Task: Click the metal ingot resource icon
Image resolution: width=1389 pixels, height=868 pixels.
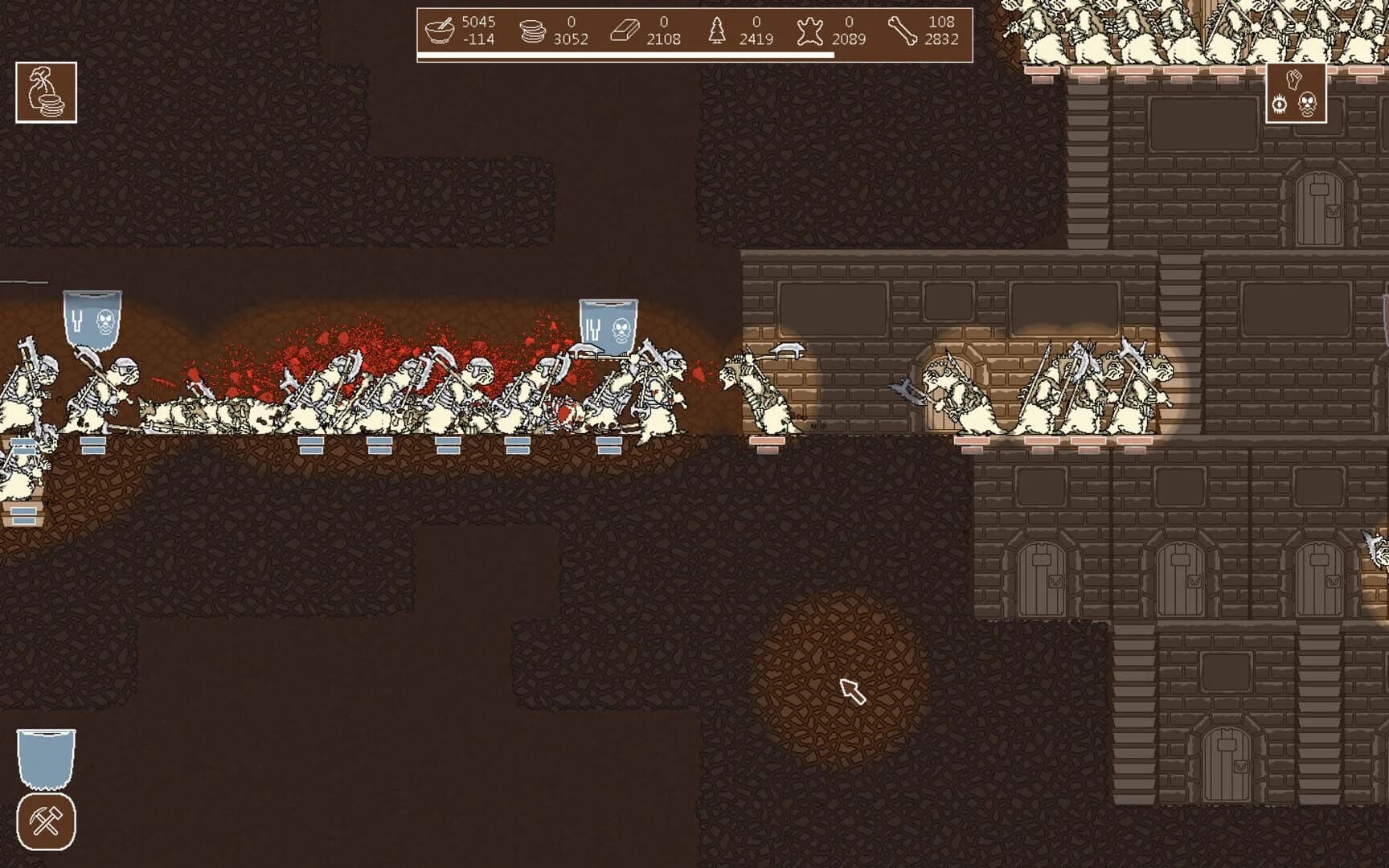Action: pos(624,32)
